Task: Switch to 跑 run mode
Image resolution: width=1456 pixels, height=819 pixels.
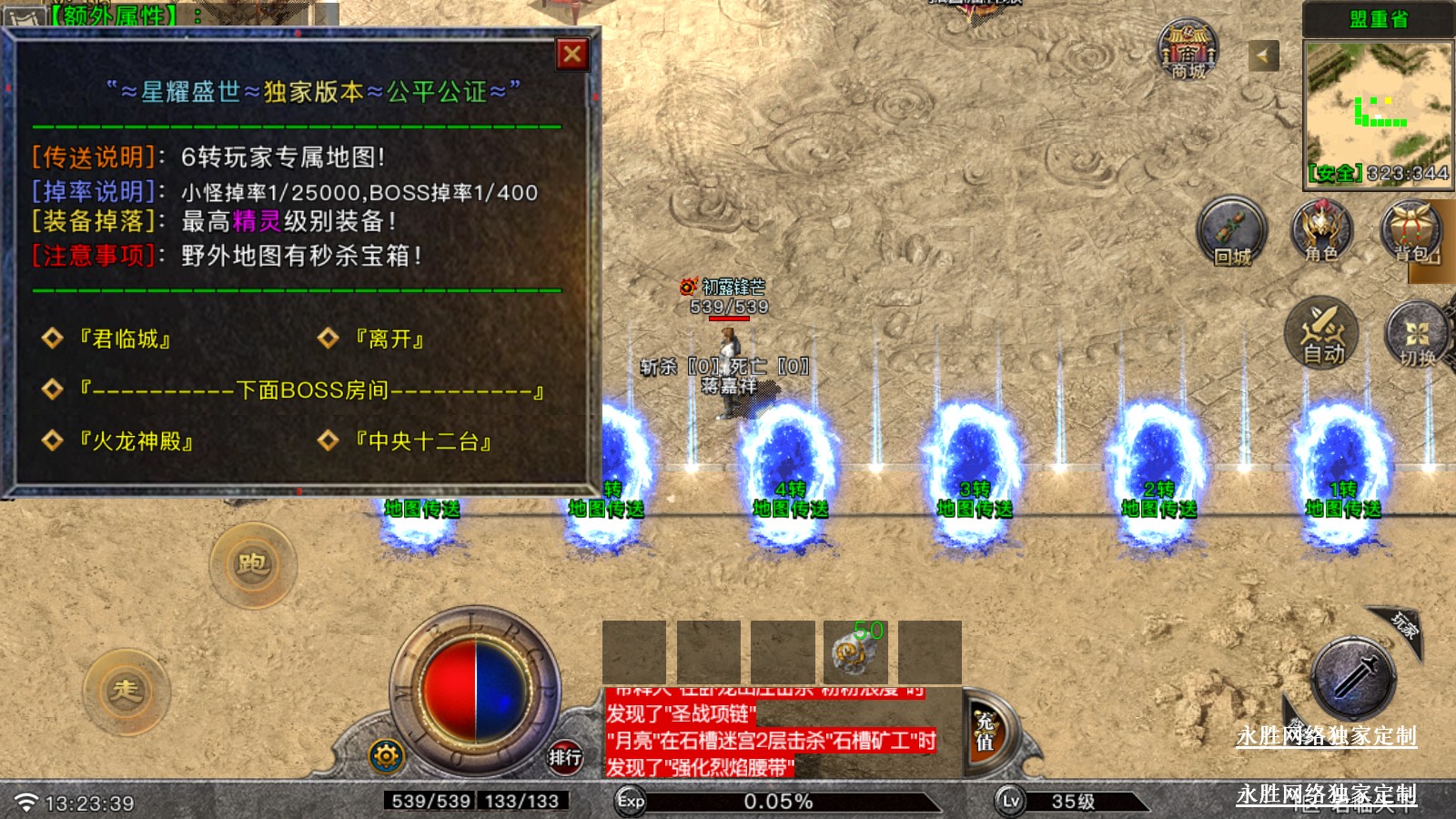Action: [x=253, y=564]
